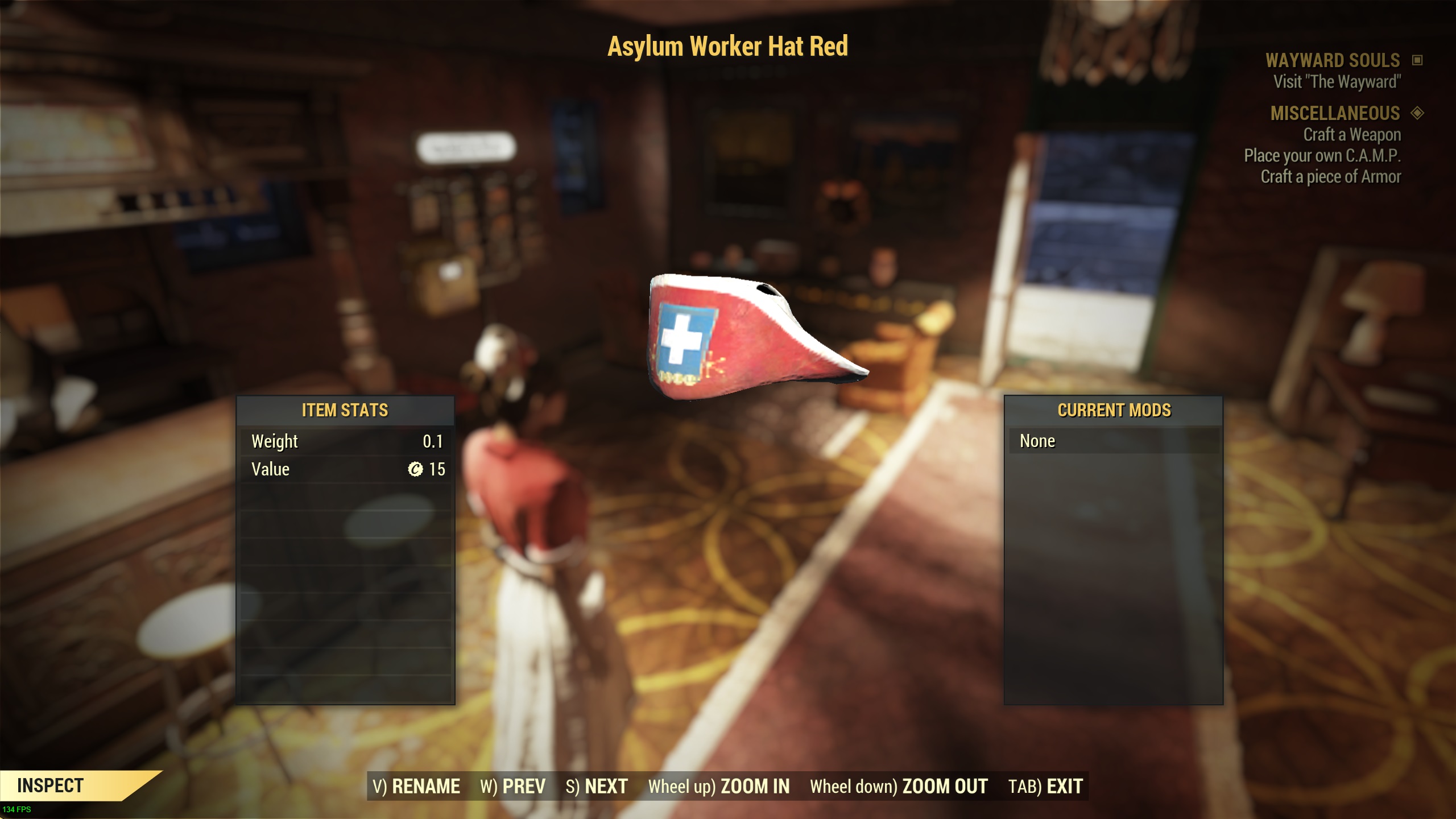Click the ITEM STATS panel header
This screenshot has width=1456, height=819.
(x=345, y=411)
